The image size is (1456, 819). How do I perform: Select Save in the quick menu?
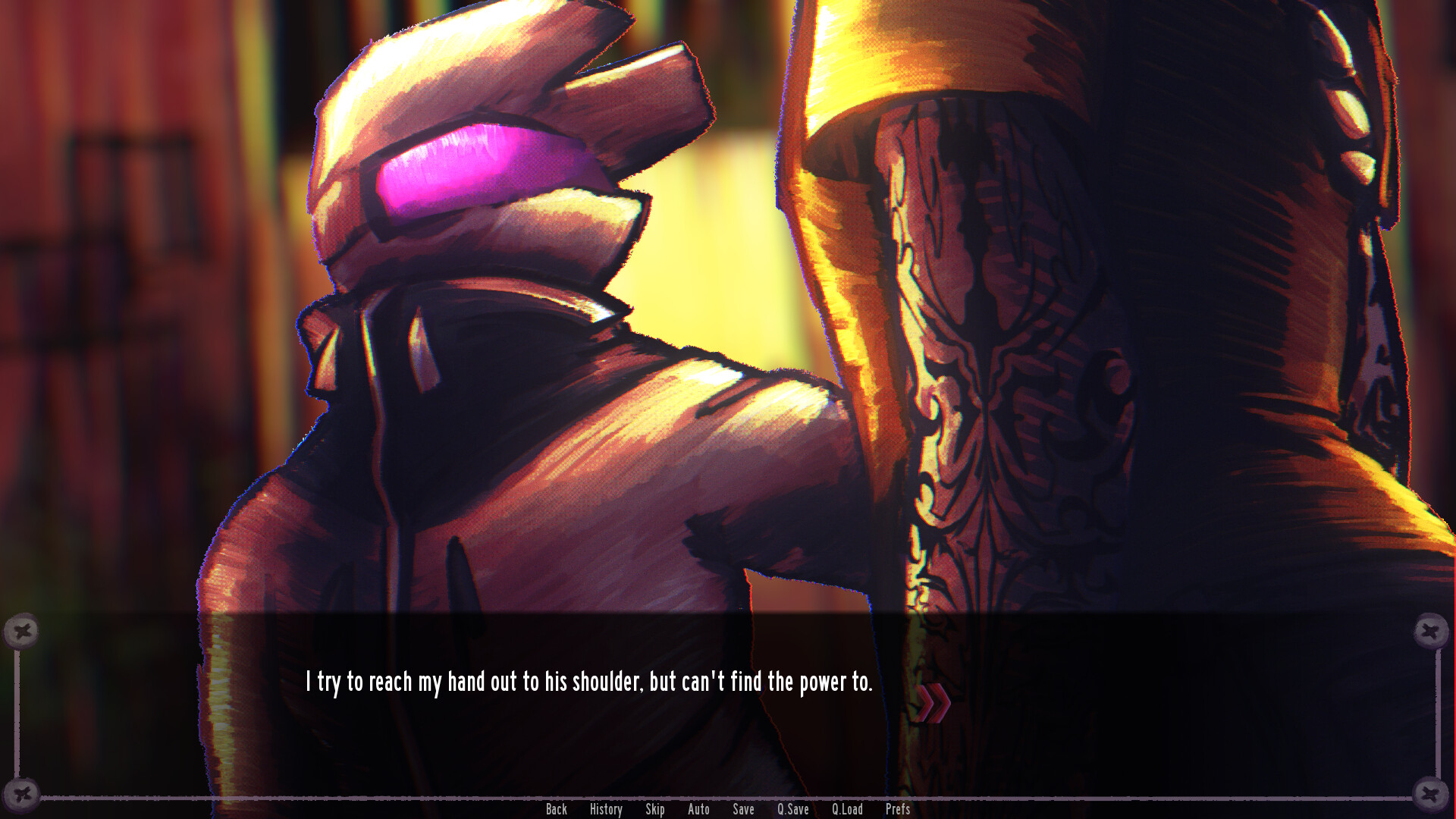point(743,809)
